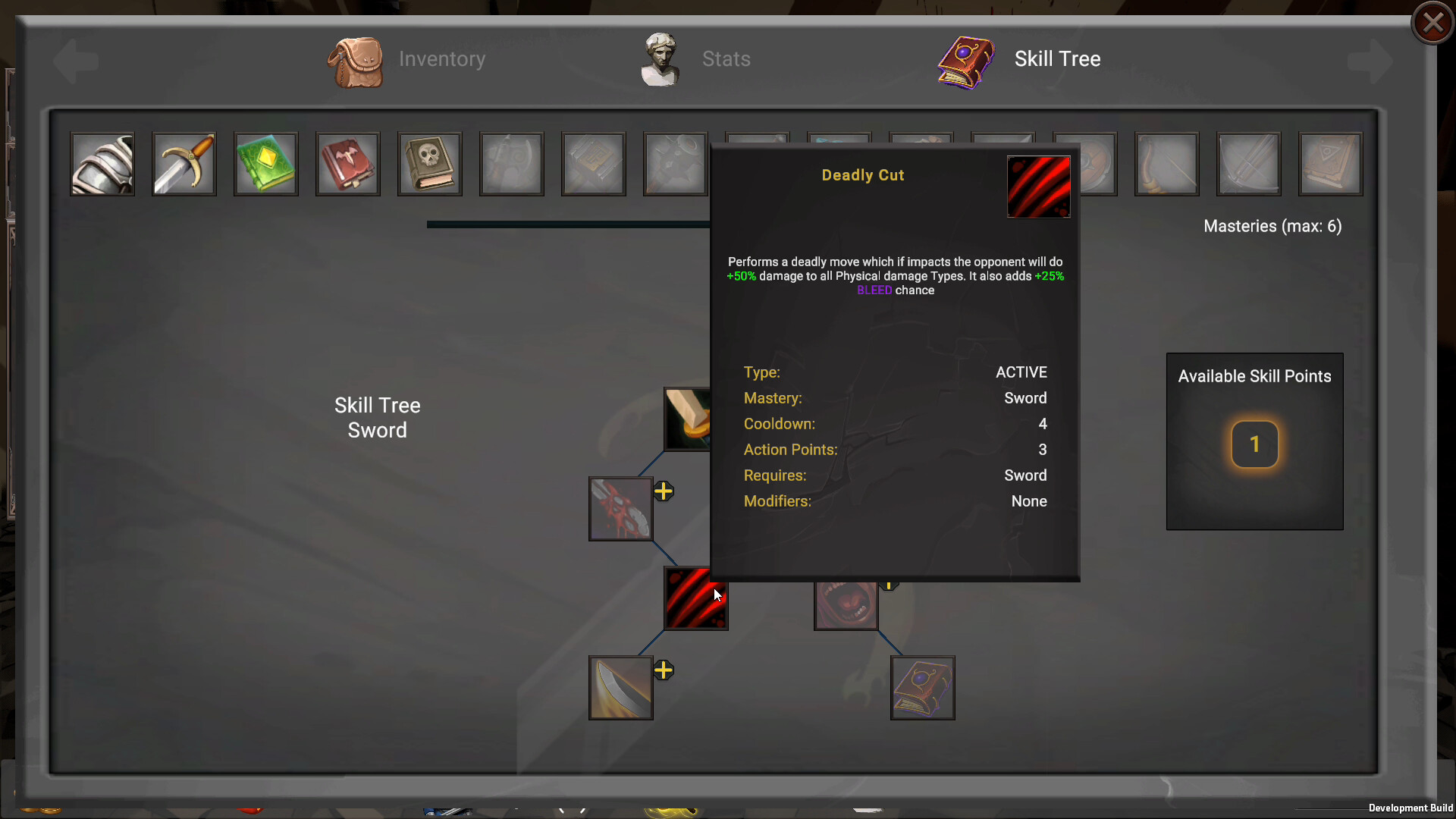This screenshot has height=819, width=1456.
Task: Select the red bat-emblem book mastery
Action: (x=347, y=164)
